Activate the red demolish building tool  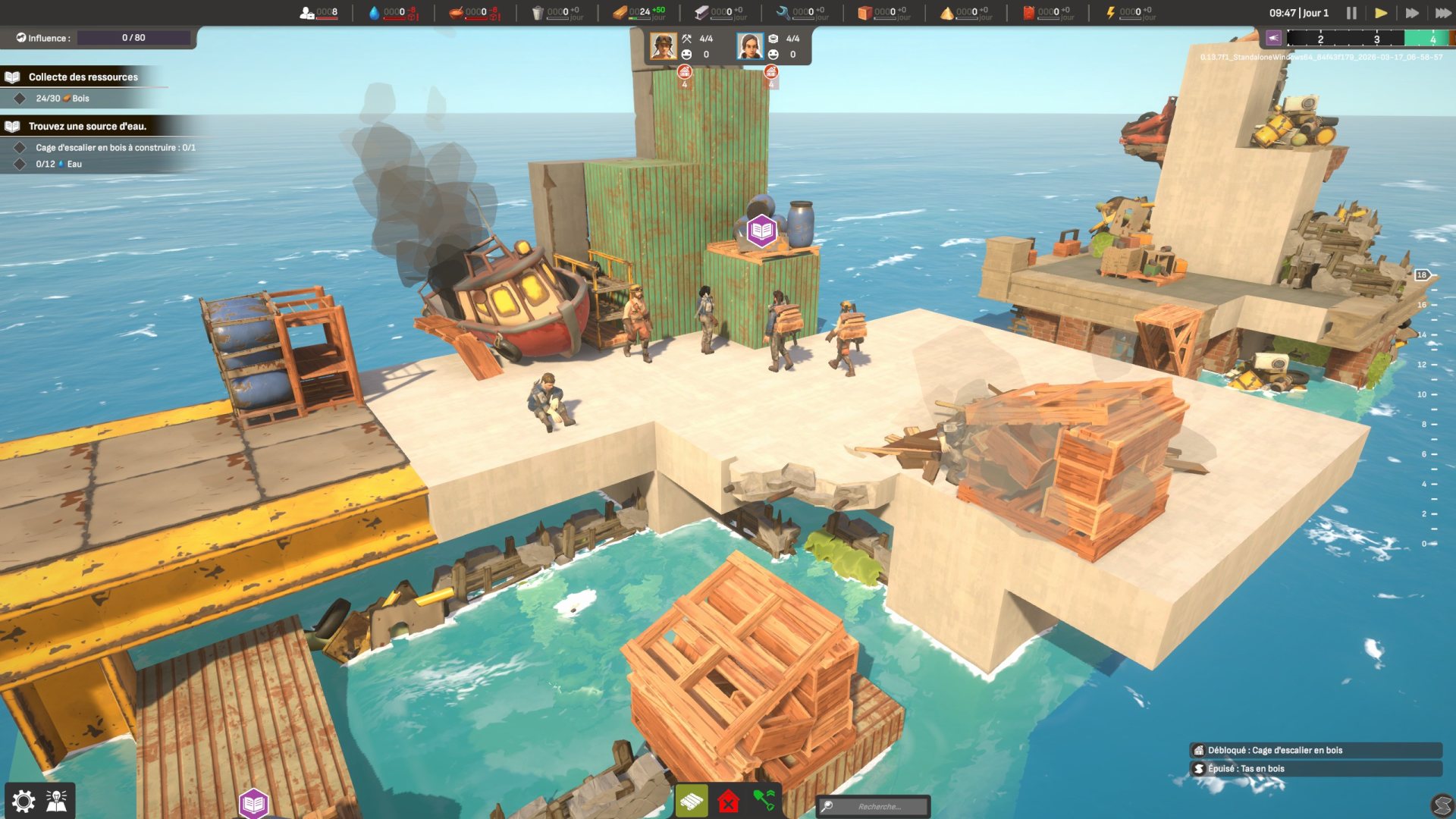pyautogui.click(x=728, y=801)
